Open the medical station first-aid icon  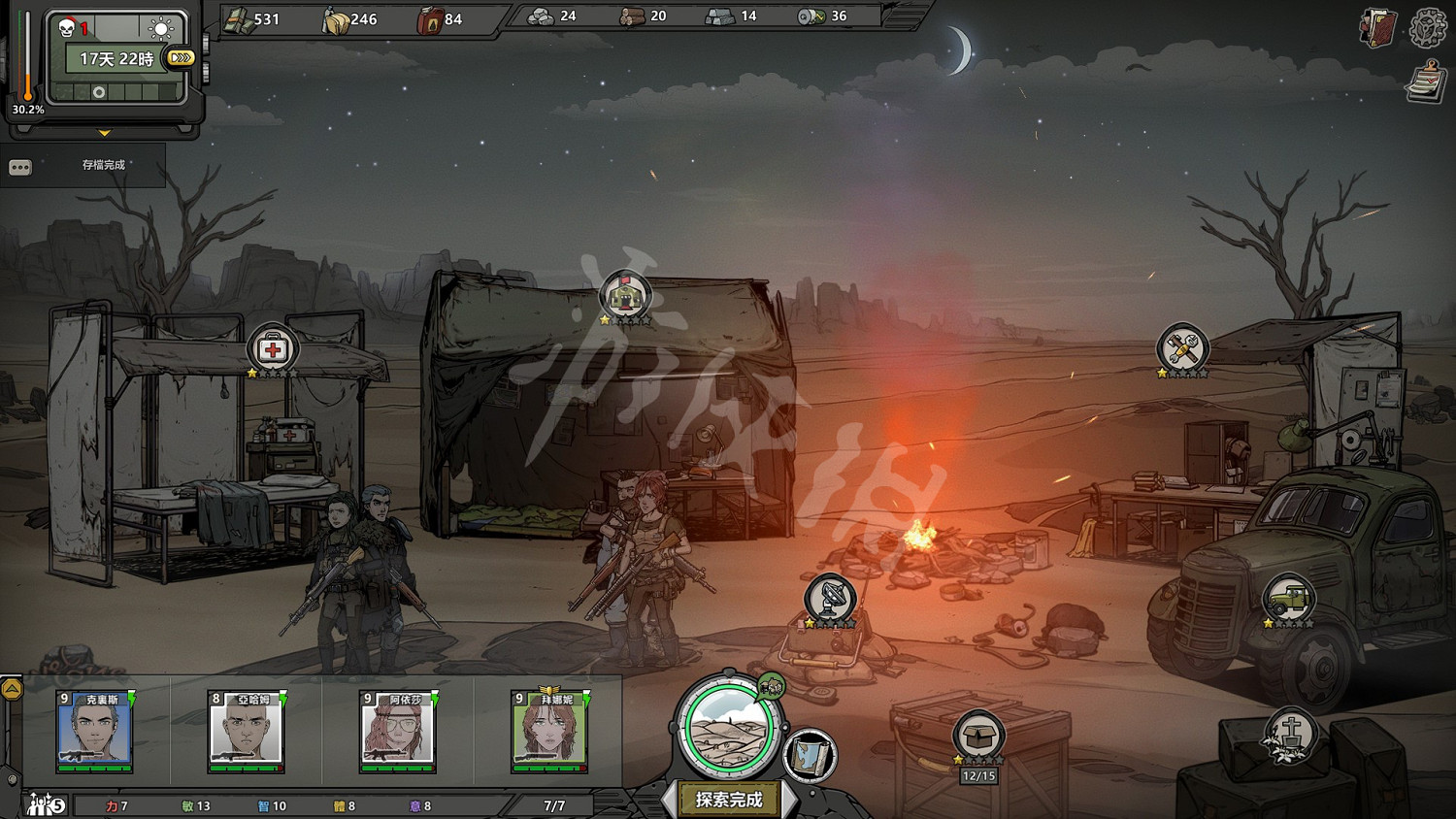pos(272,348)
